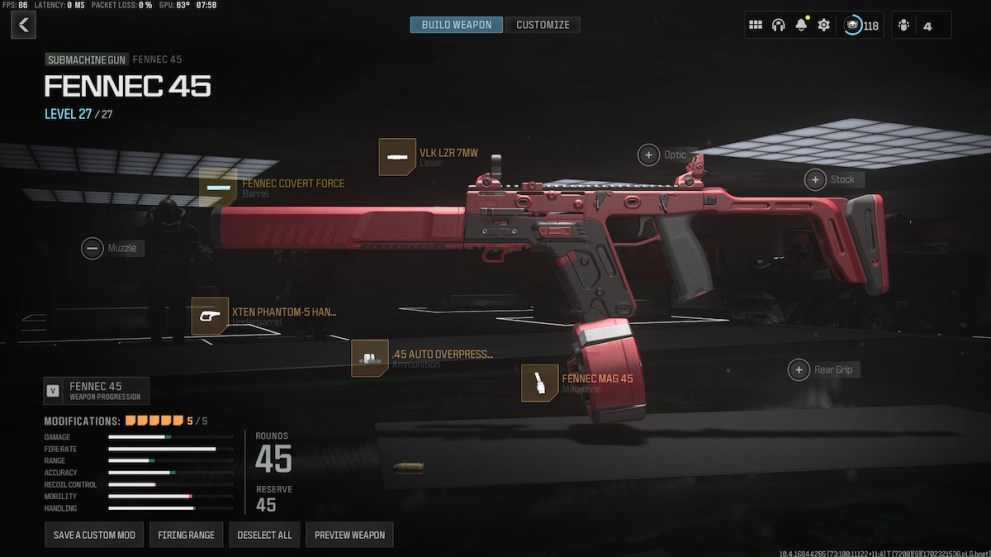This screenshot has width=991, height=557.
Task: Open the Customize tab
Action: (543, 25)
